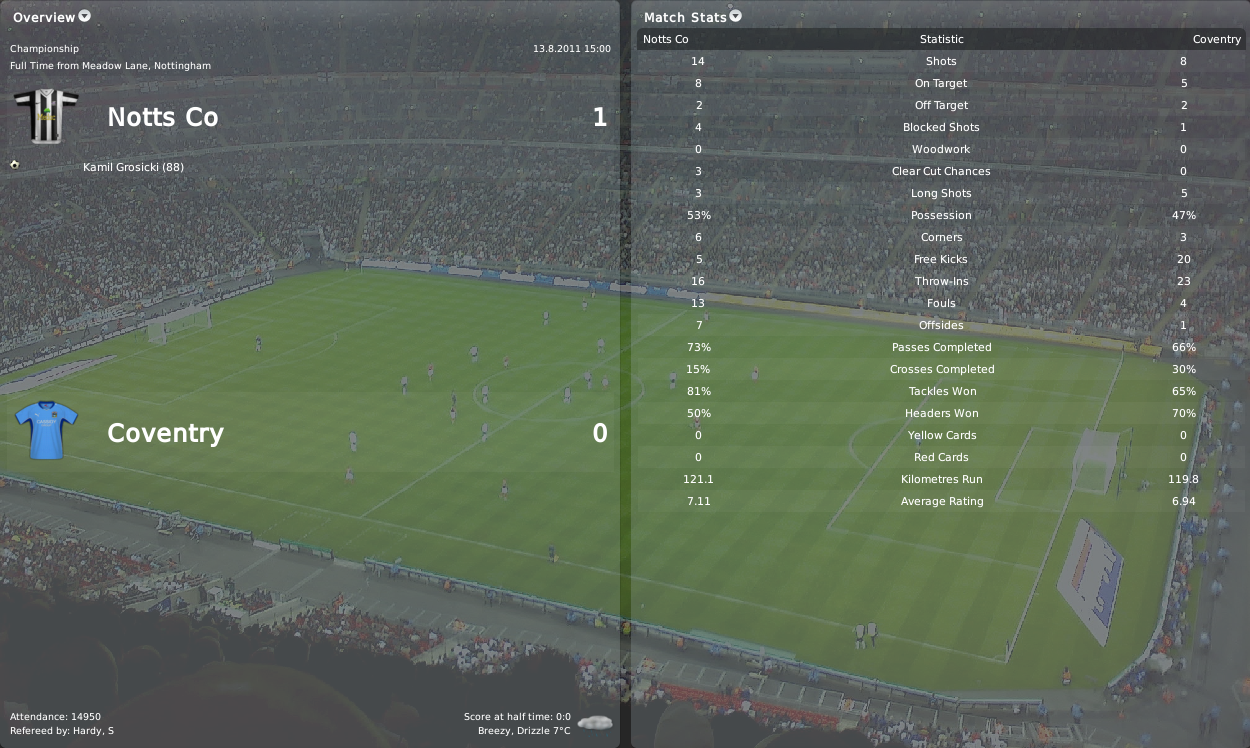The image size is (1250, 748).
Task: Click the Coventry sky blue kit icon
Action: coord(46,431)
